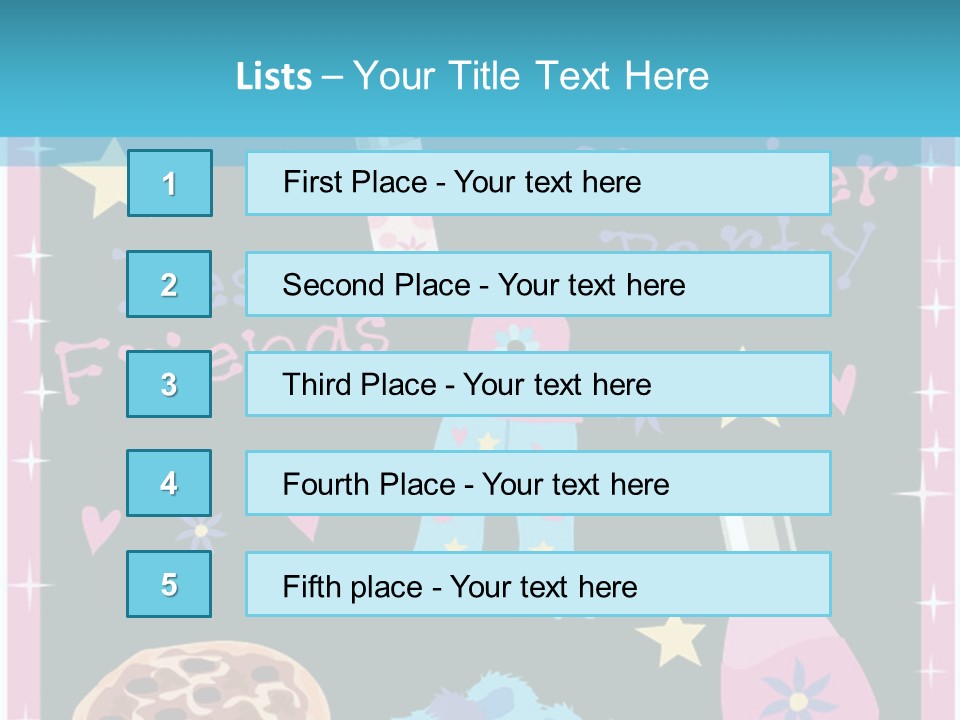Select the number 4 box

[169, 483]
